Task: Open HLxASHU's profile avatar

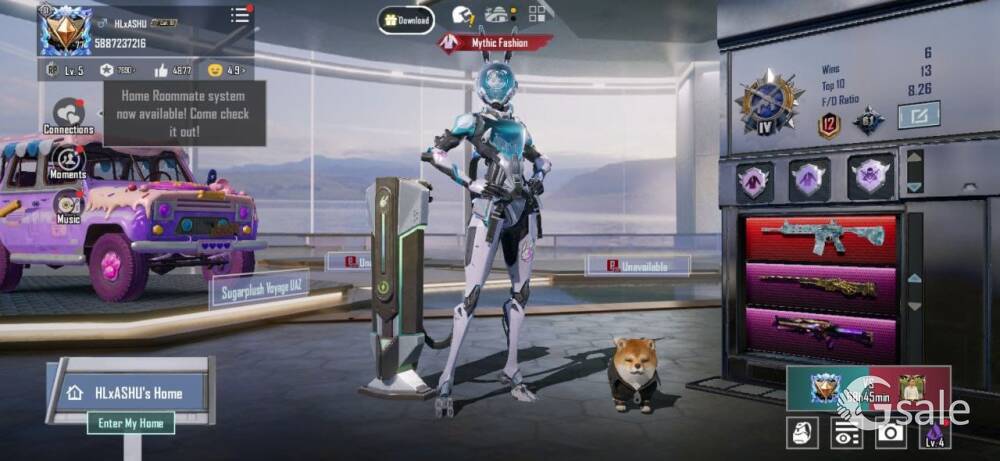Action: [65, 30]
